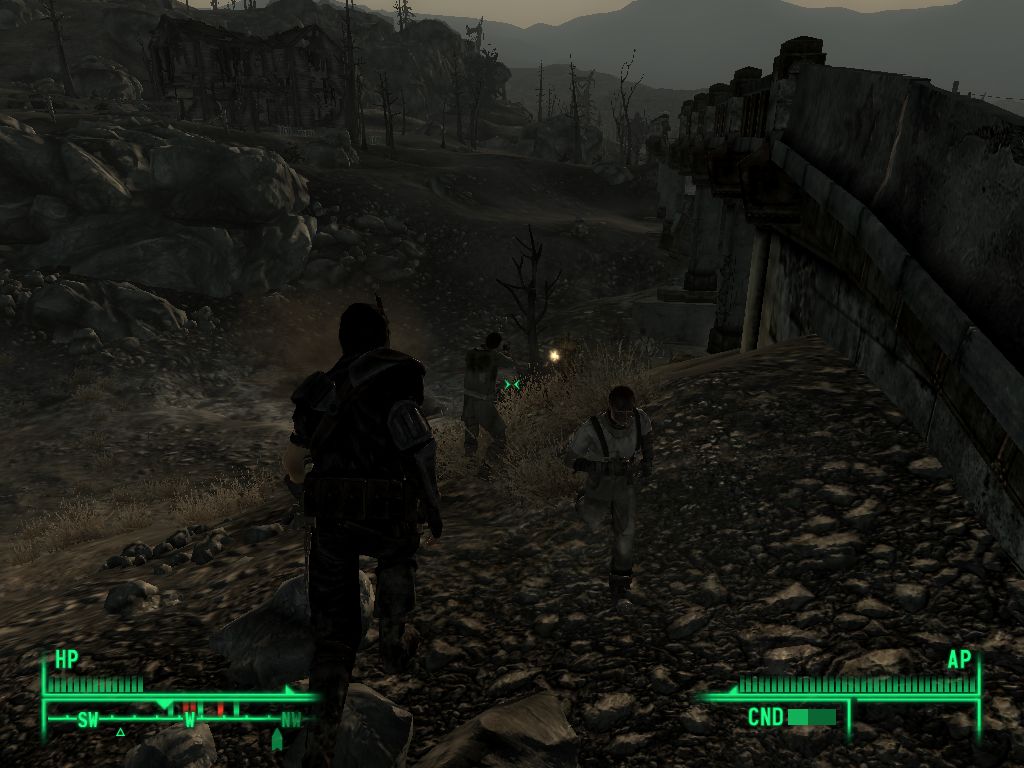
Task: Select the hollow triangle location marker on compass
Action: (120, 732)
